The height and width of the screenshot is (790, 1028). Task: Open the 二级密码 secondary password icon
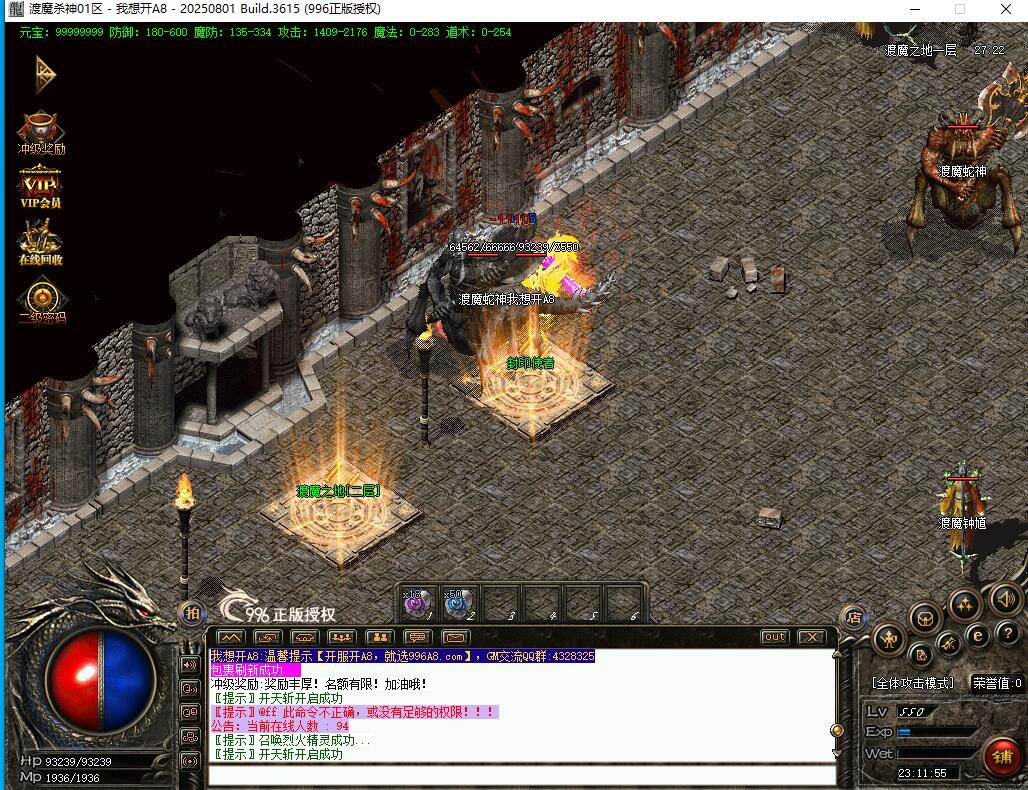(x=41, y=299)
